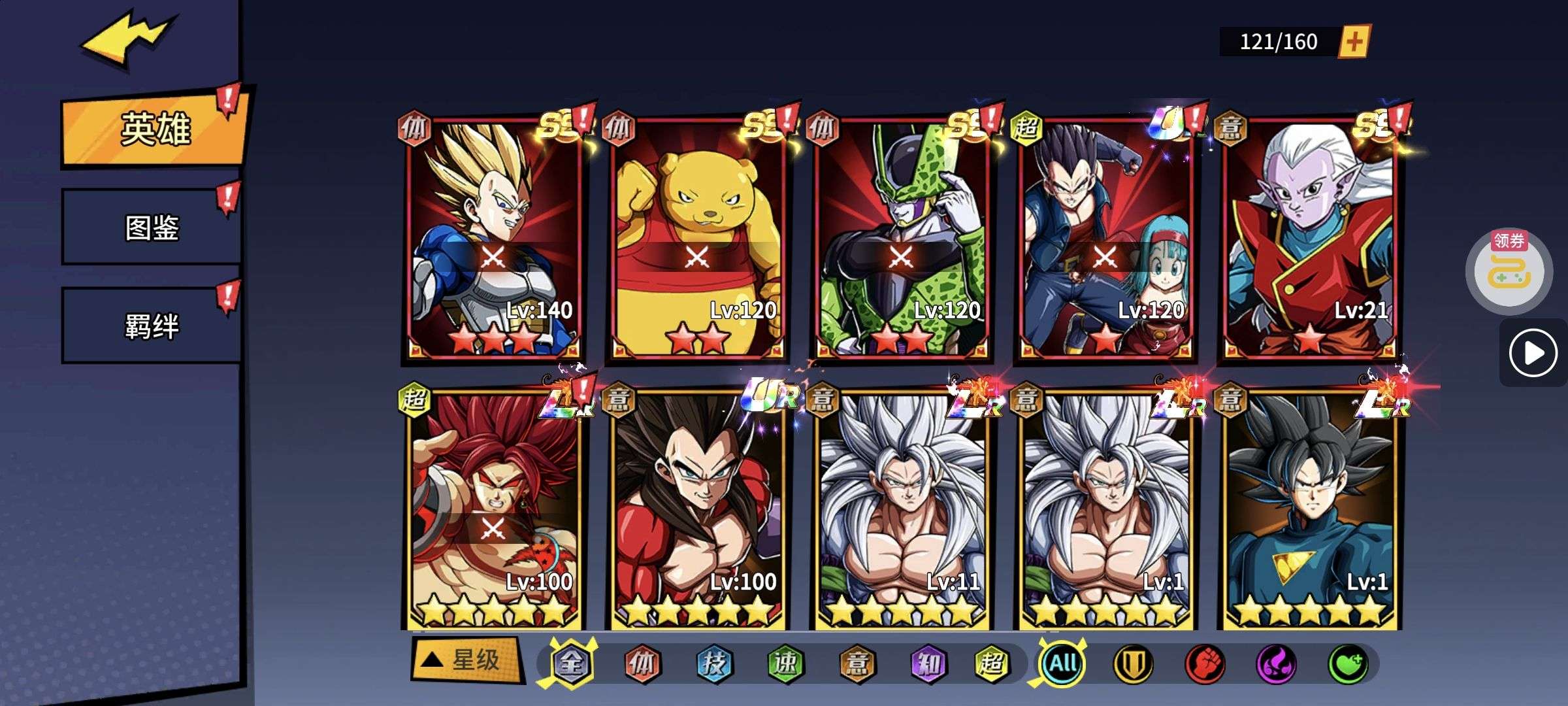1568x706 pixels.
Task: Open the 图鉴 codex tab
Action: (x=152, y=227)
